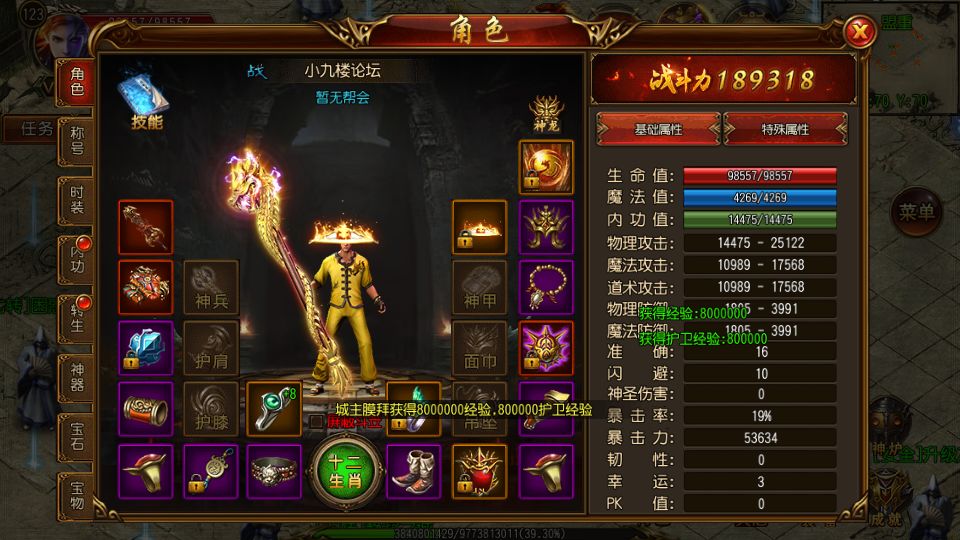Screen dimensions: 960x540
Task: Select the flaming straw hat slot
Action: [x=479, y=227]
